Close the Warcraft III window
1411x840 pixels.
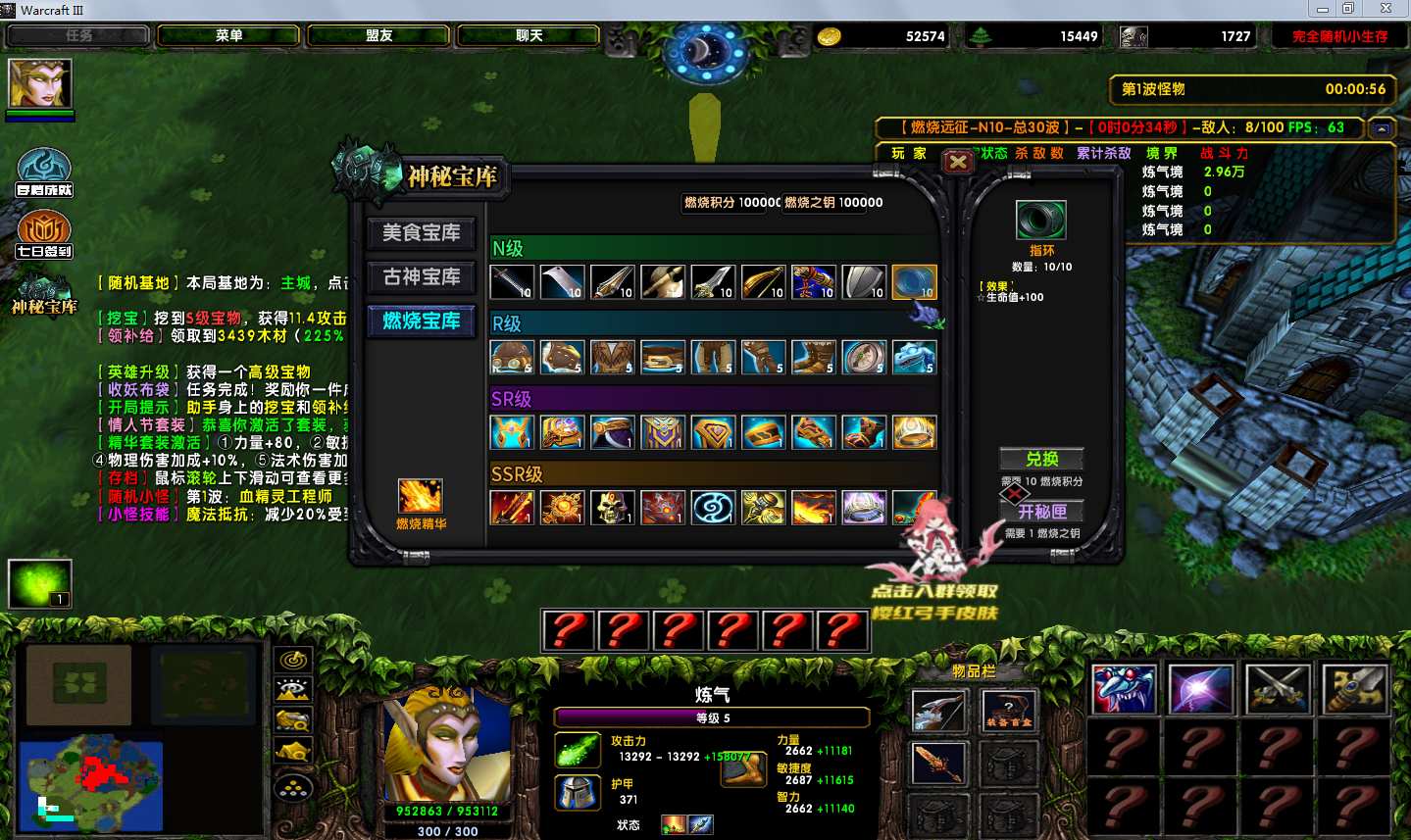click(1386, 9)
